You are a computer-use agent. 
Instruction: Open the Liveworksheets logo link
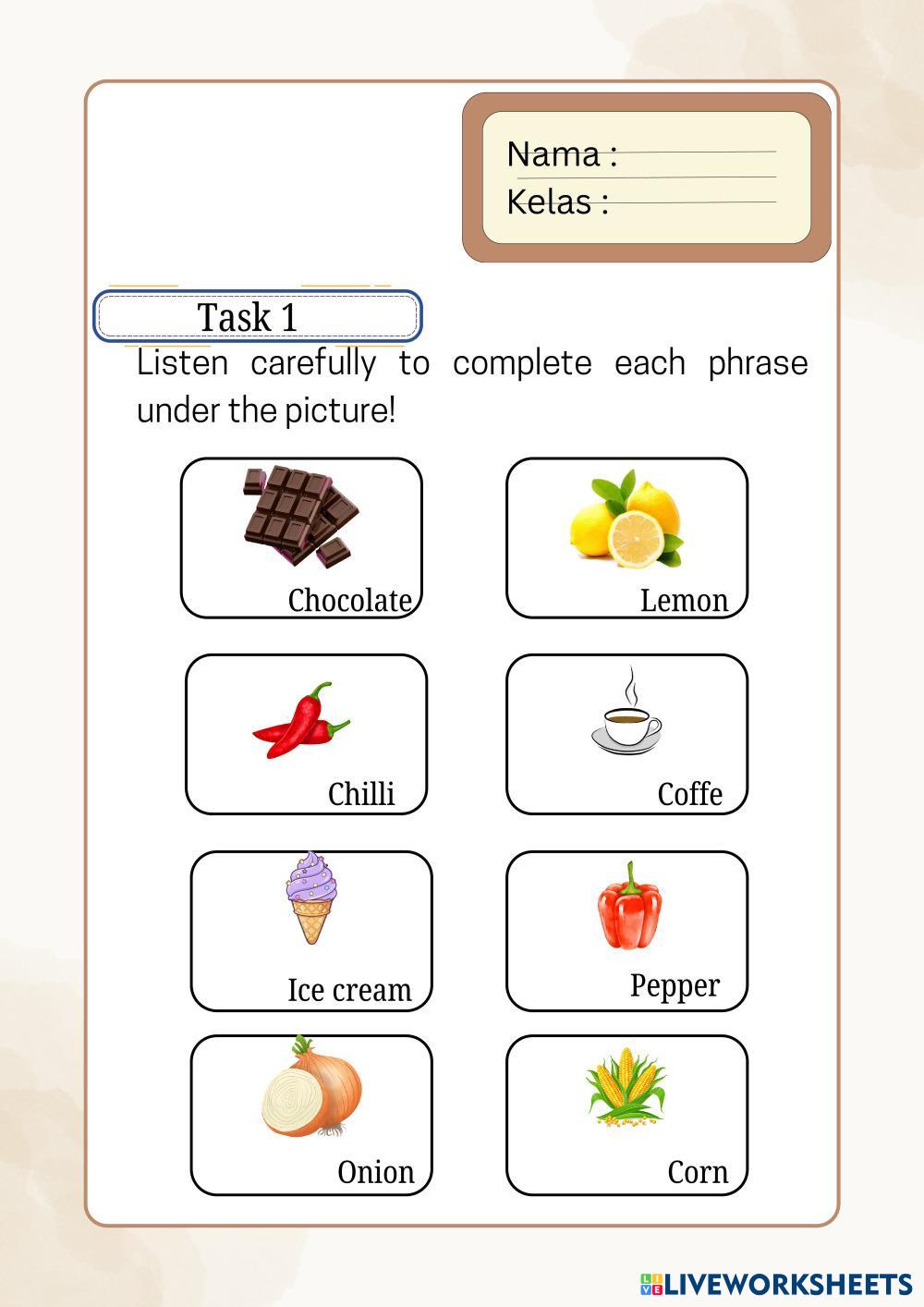[x=775, y=1284]
